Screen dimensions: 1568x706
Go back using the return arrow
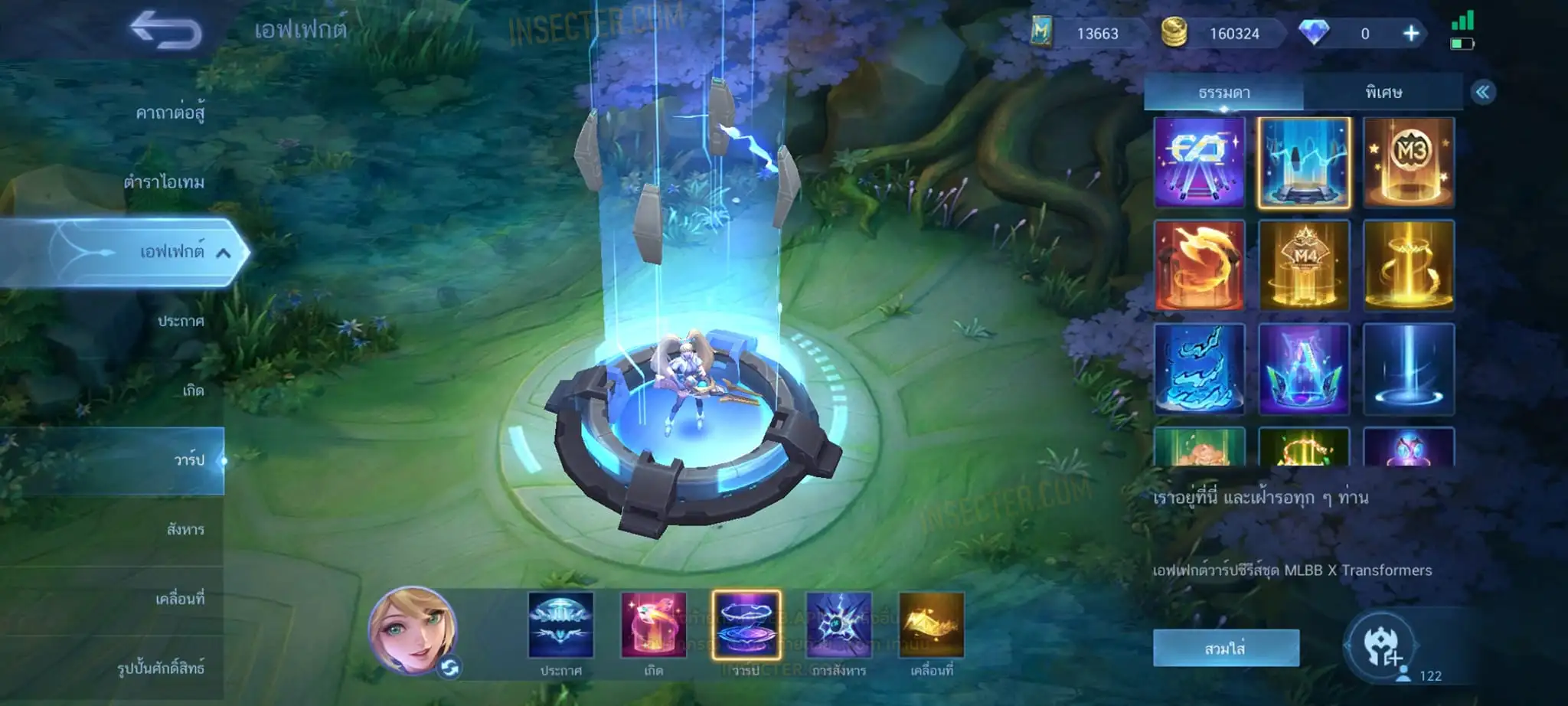click(165, 31)
